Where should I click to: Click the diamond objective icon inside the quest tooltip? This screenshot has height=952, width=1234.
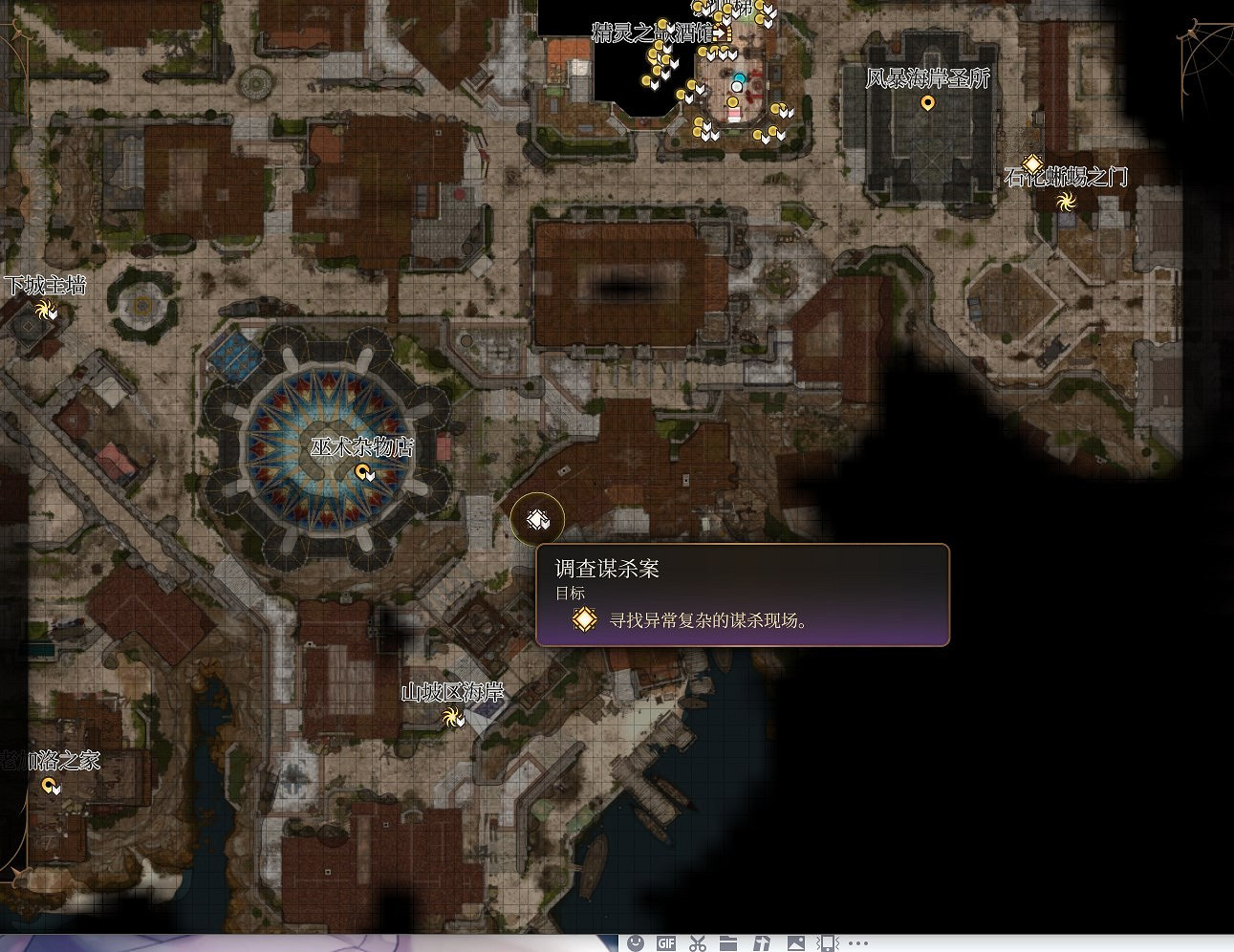coord(584,619)
